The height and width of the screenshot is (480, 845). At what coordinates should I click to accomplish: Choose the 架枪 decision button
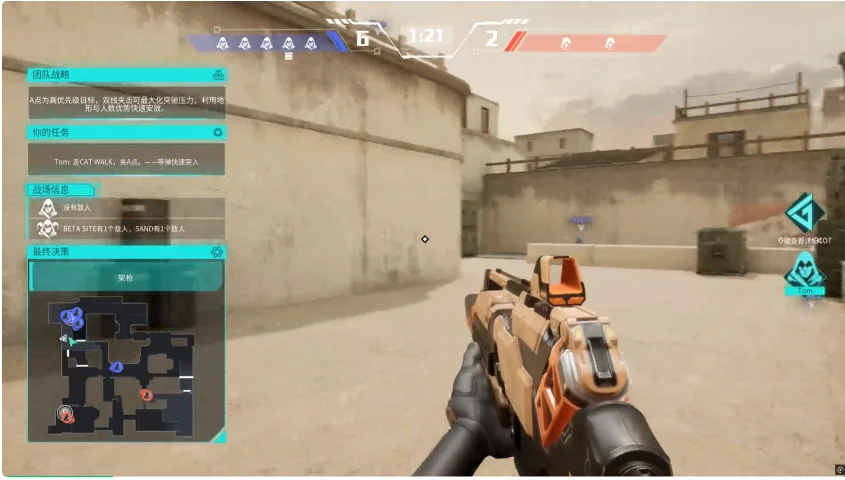click(126, 276)
